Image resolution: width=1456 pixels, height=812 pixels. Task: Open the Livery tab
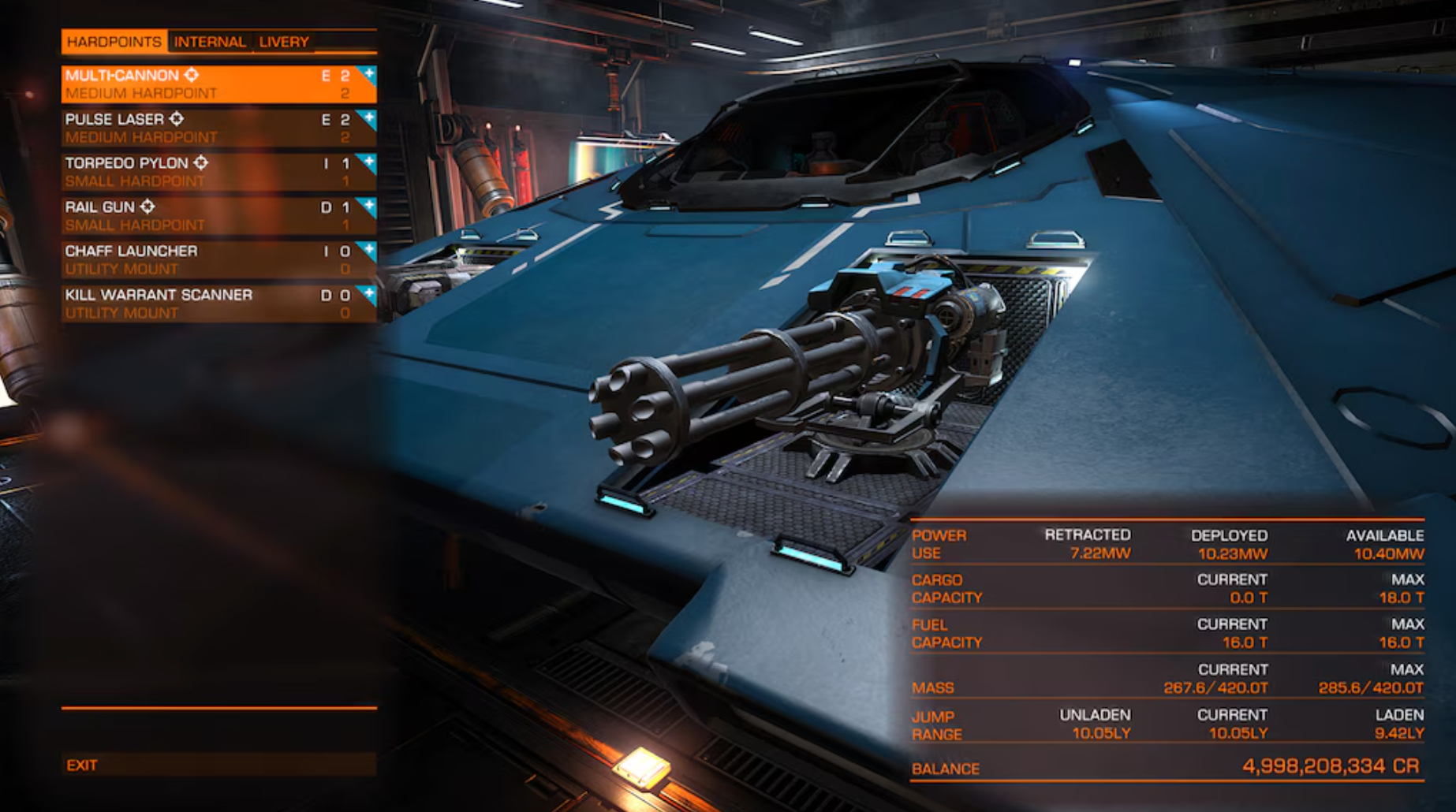(x=282, y=42)
